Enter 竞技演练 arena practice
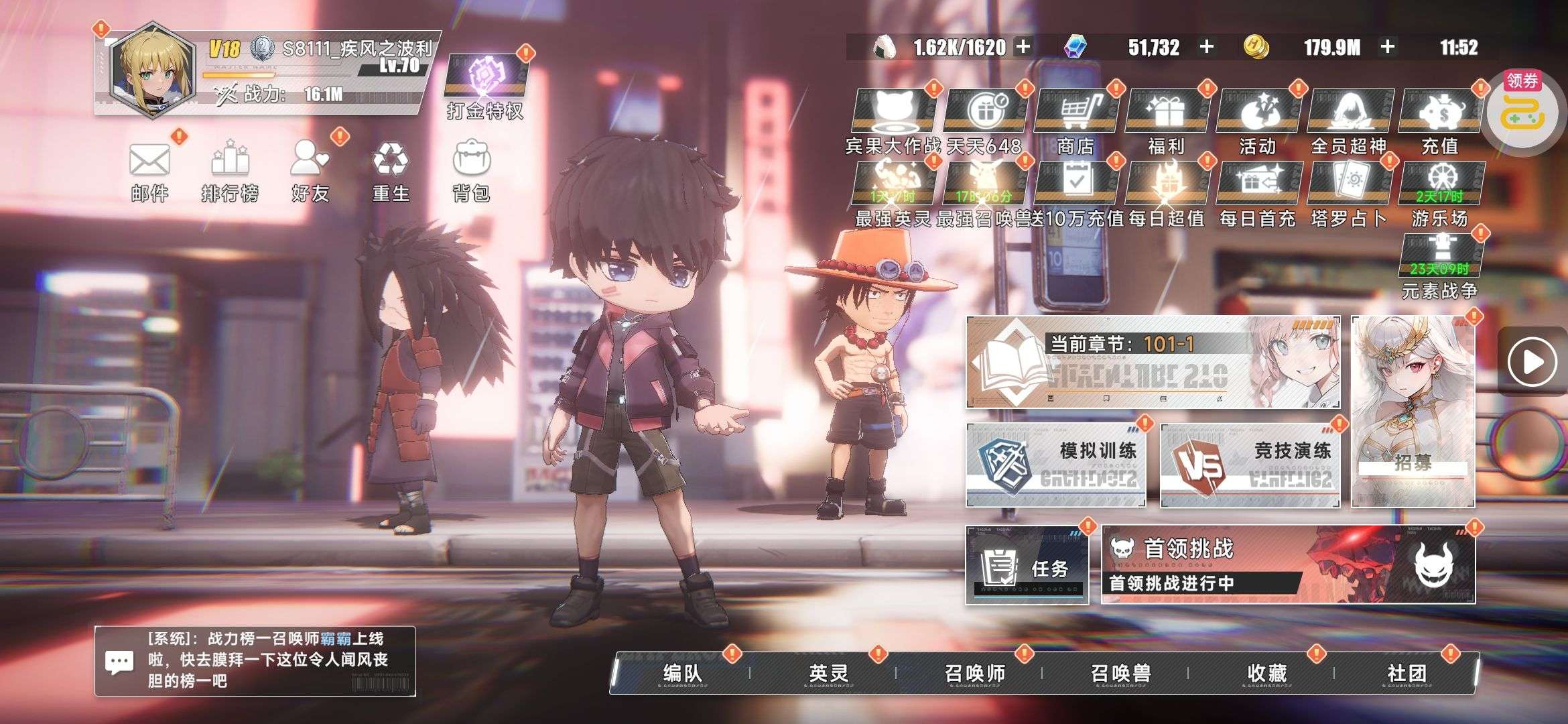The height and width of the screenshot is (724, 1568). pyautogui.click(x=1250, y=465)
